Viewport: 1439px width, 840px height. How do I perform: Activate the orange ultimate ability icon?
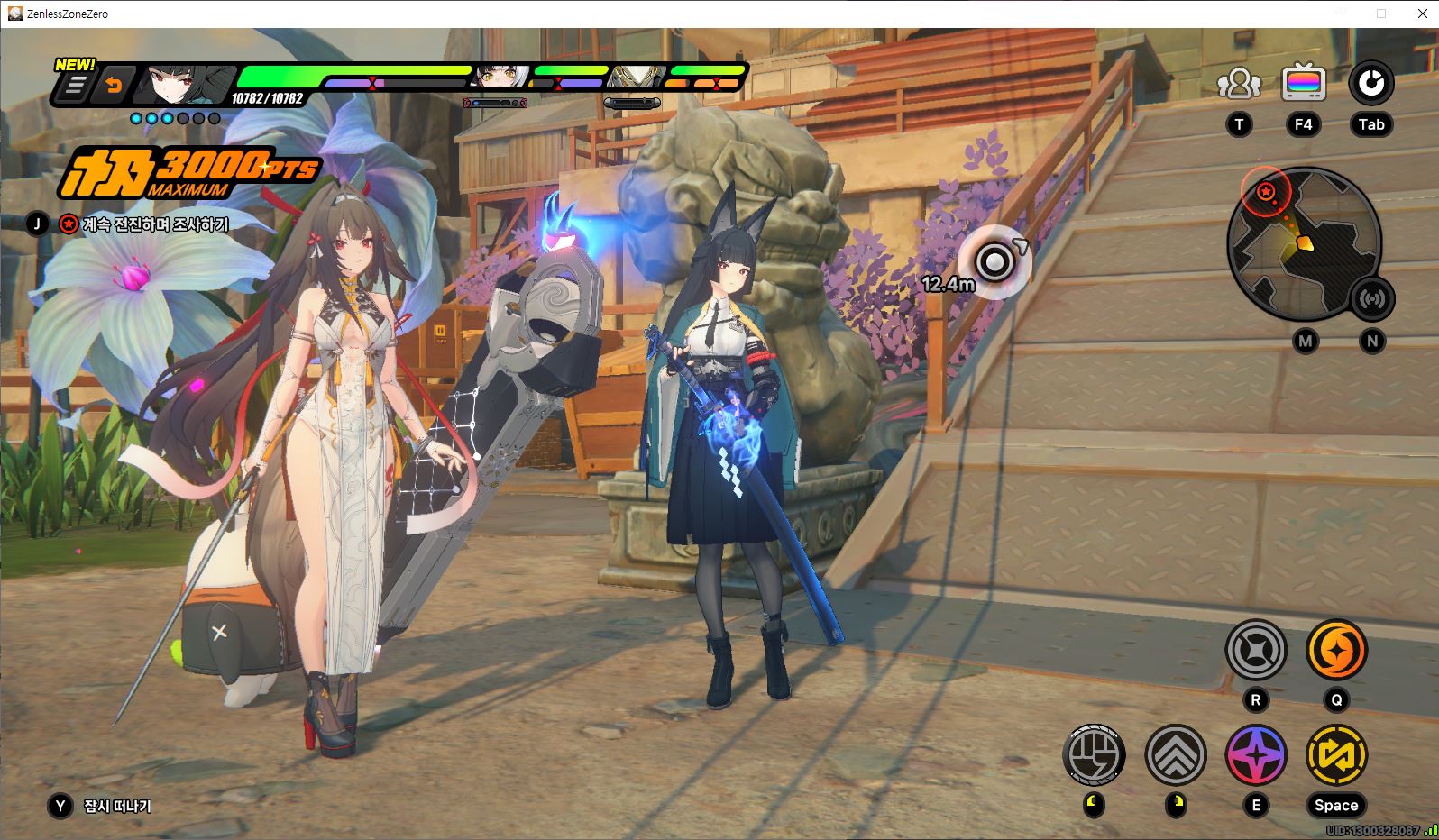click(x=1336, y=649)
